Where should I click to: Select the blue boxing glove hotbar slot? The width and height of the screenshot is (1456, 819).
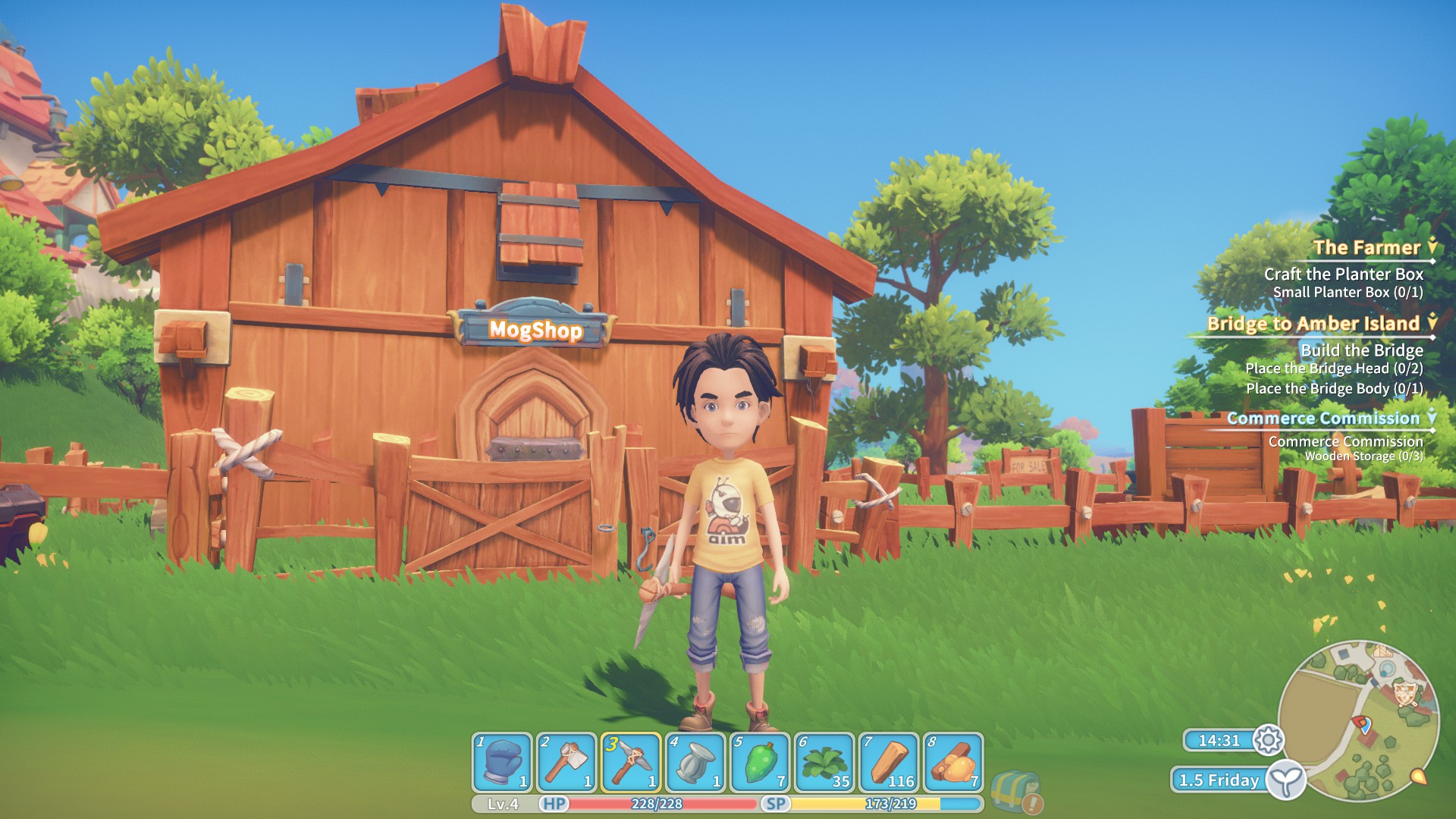[502, 762]
